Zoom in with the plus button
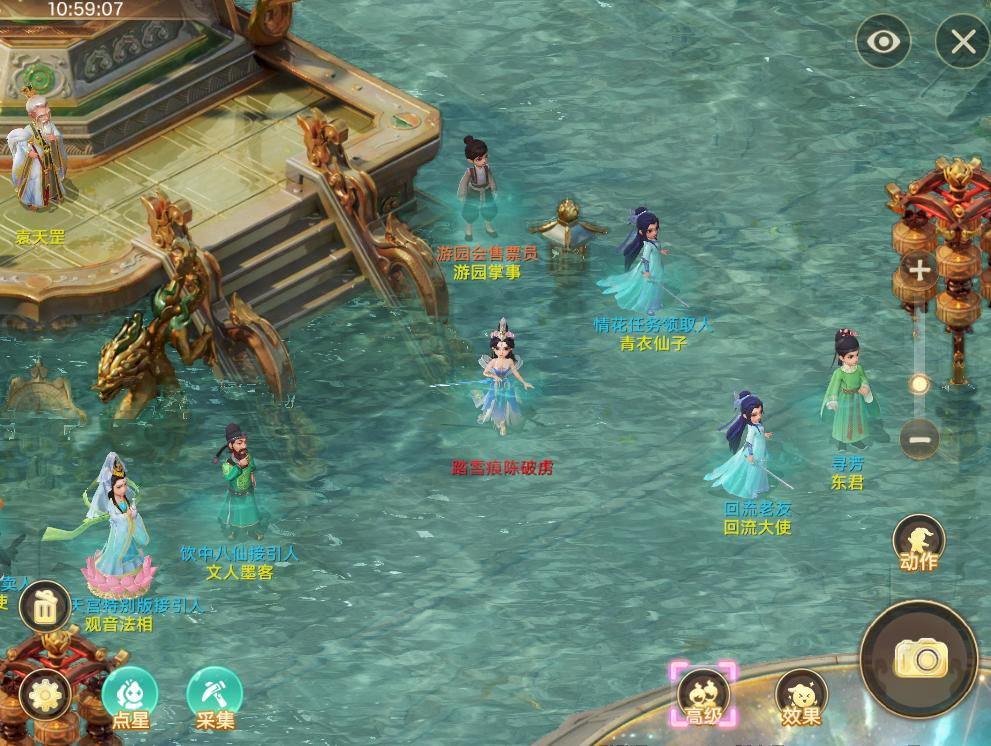The image size is (991, 746). (918, 269)
